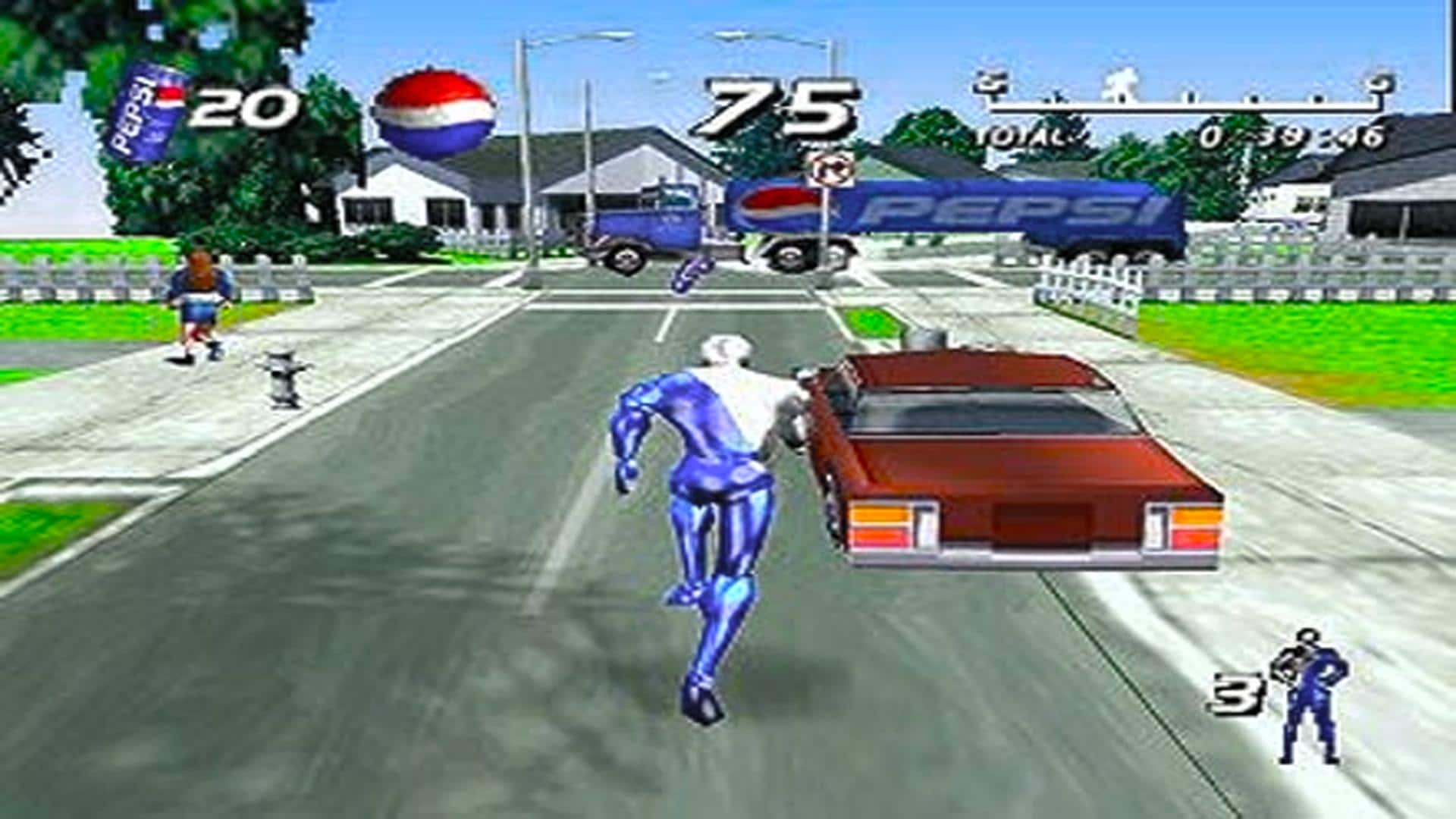Select the spinning Pepsi ball balloon
Viewport: 1456px width, 819px height.
coord(436,114)
